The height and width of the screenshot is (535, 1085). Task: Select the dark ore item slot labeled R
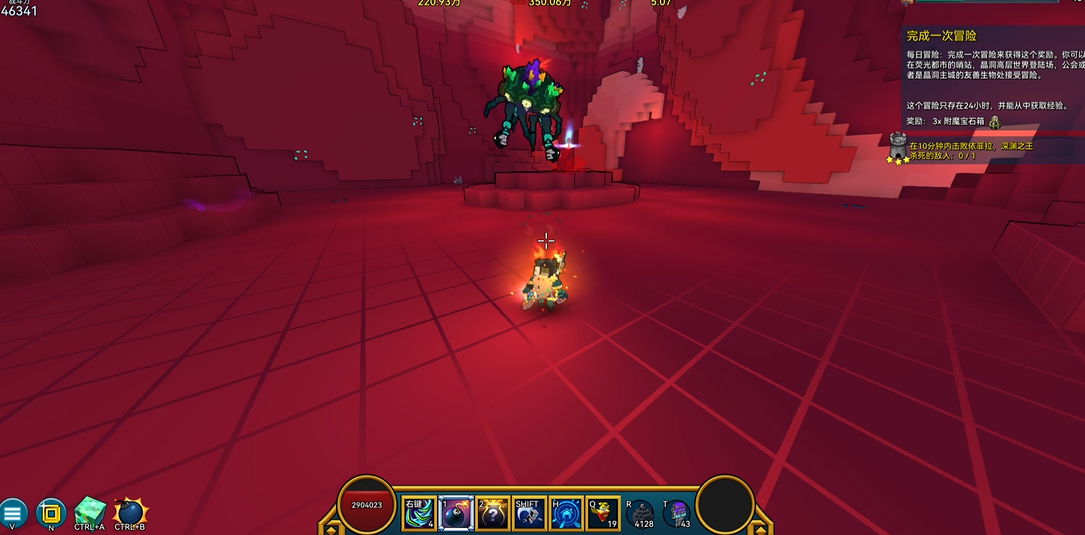click(641, 512)
